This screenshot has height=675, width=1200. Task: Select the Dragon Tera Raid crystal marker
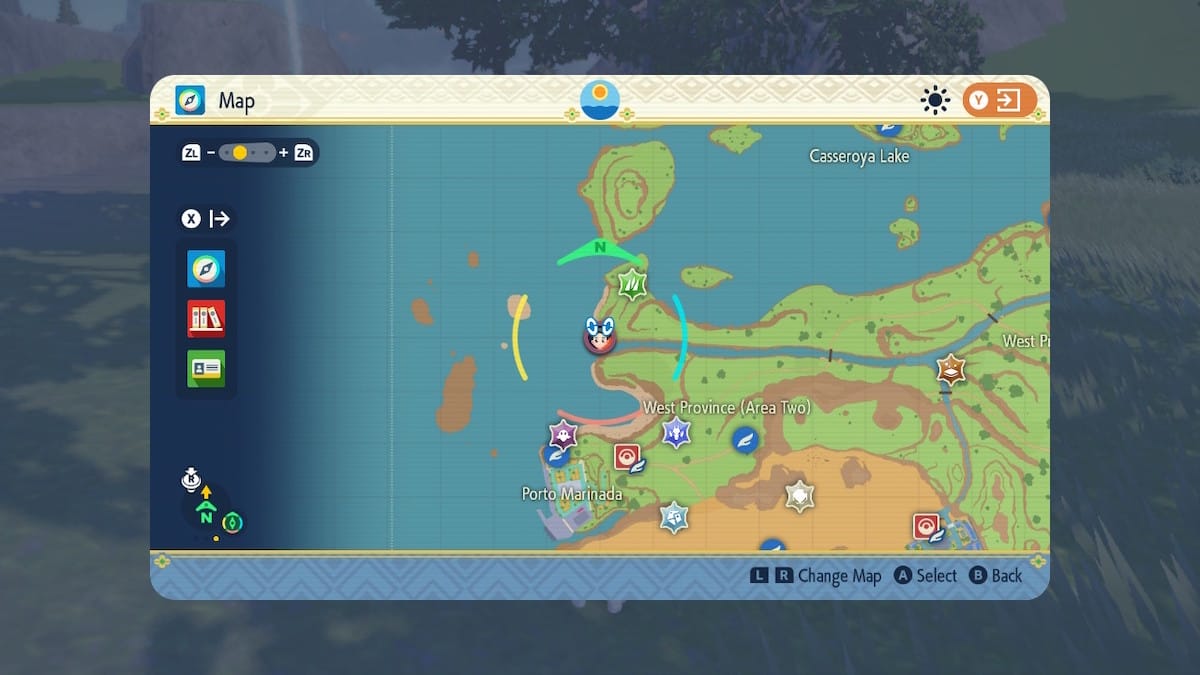[x=677, y=433]
